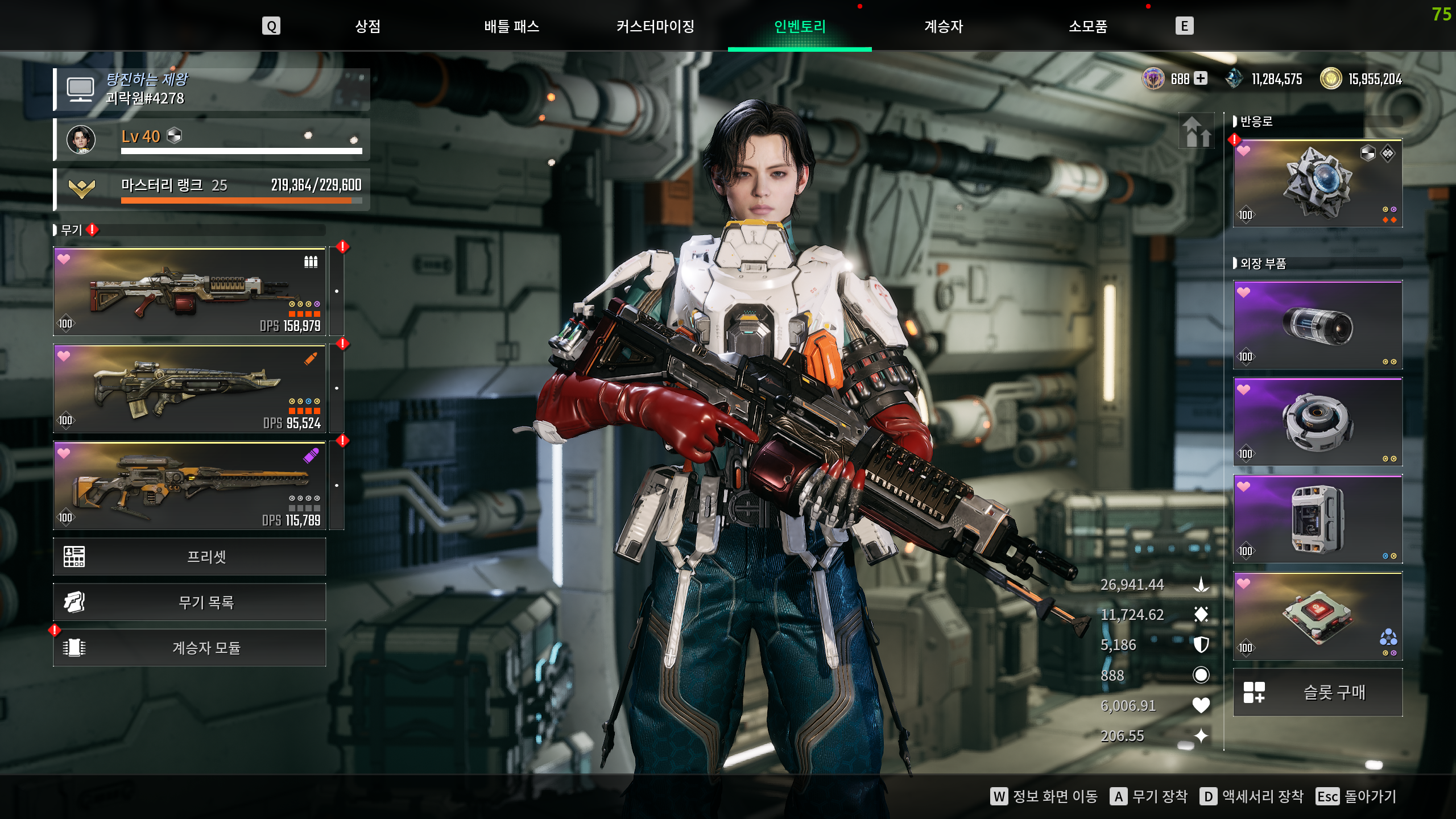Viewport: 1456px width, 819px height.
Task: Select the first weapon with DPS 158,979
Action: tap(190, 291)
